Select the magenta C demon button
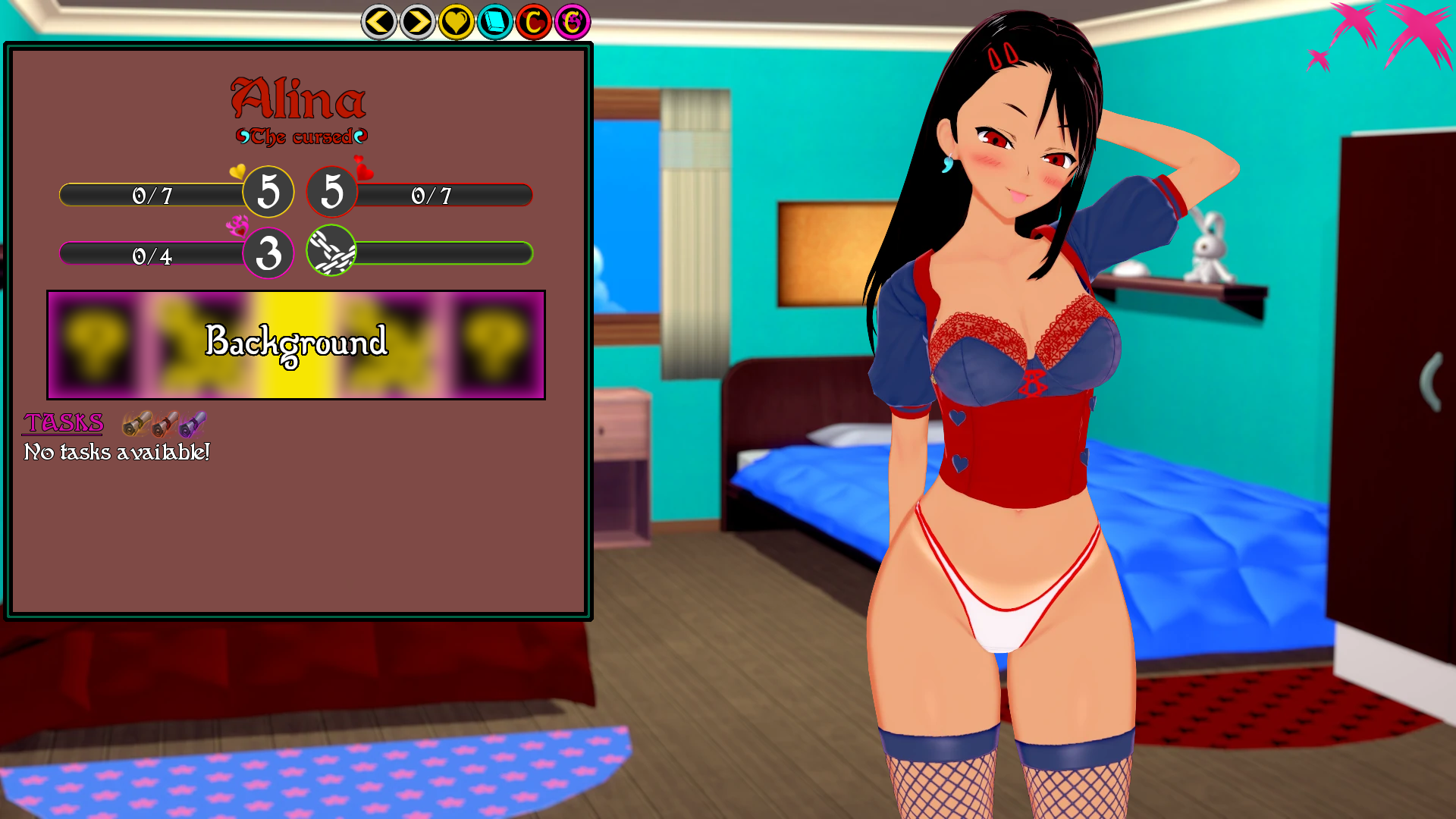Viewport: 1456px width, 819px height. (573, 22)
